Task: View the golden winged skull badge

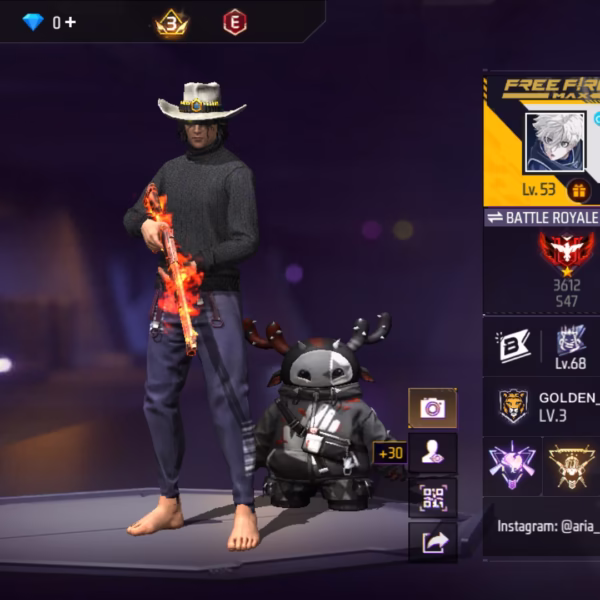Action: [x=572, y=464]
